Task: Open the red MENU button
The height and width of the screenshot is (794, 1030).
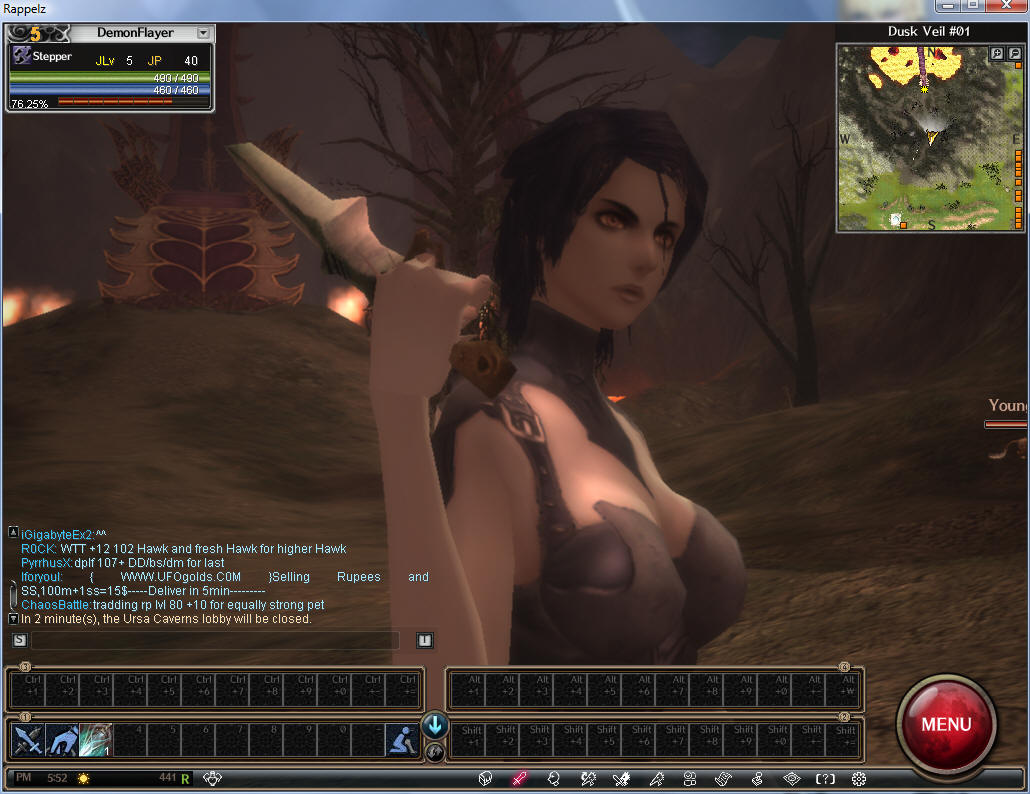Action: pos(945,723)
